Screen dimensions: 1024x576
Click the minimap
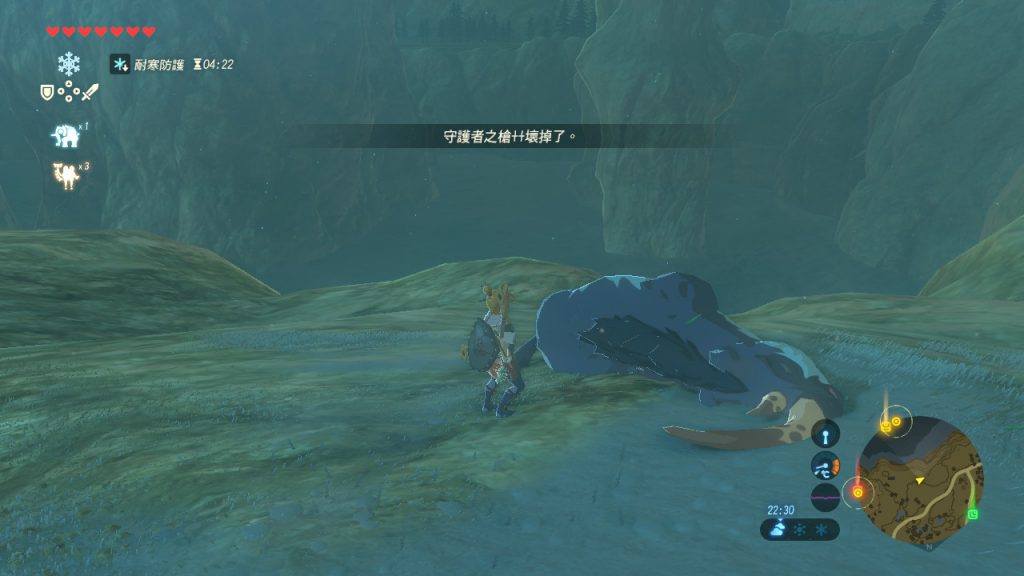(919, 479)
